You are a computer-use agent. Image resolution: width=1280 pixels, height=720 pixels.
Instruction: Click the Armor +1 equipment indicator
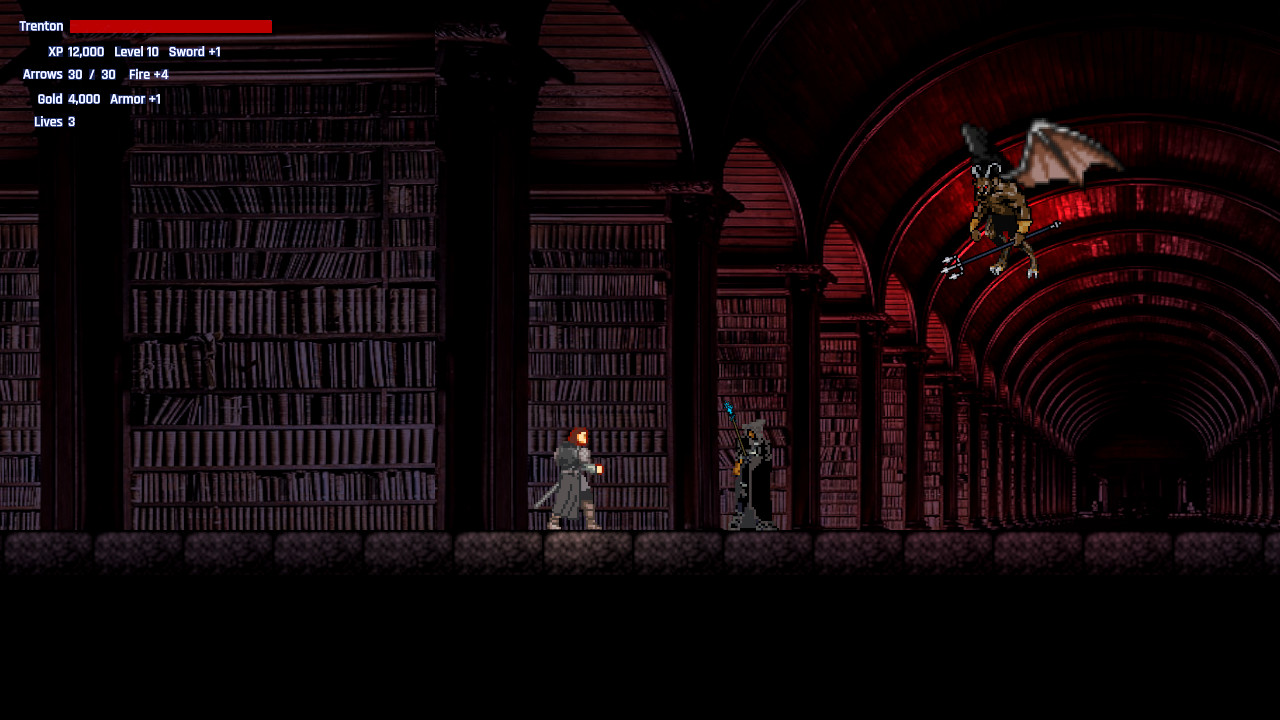(134, 99)
